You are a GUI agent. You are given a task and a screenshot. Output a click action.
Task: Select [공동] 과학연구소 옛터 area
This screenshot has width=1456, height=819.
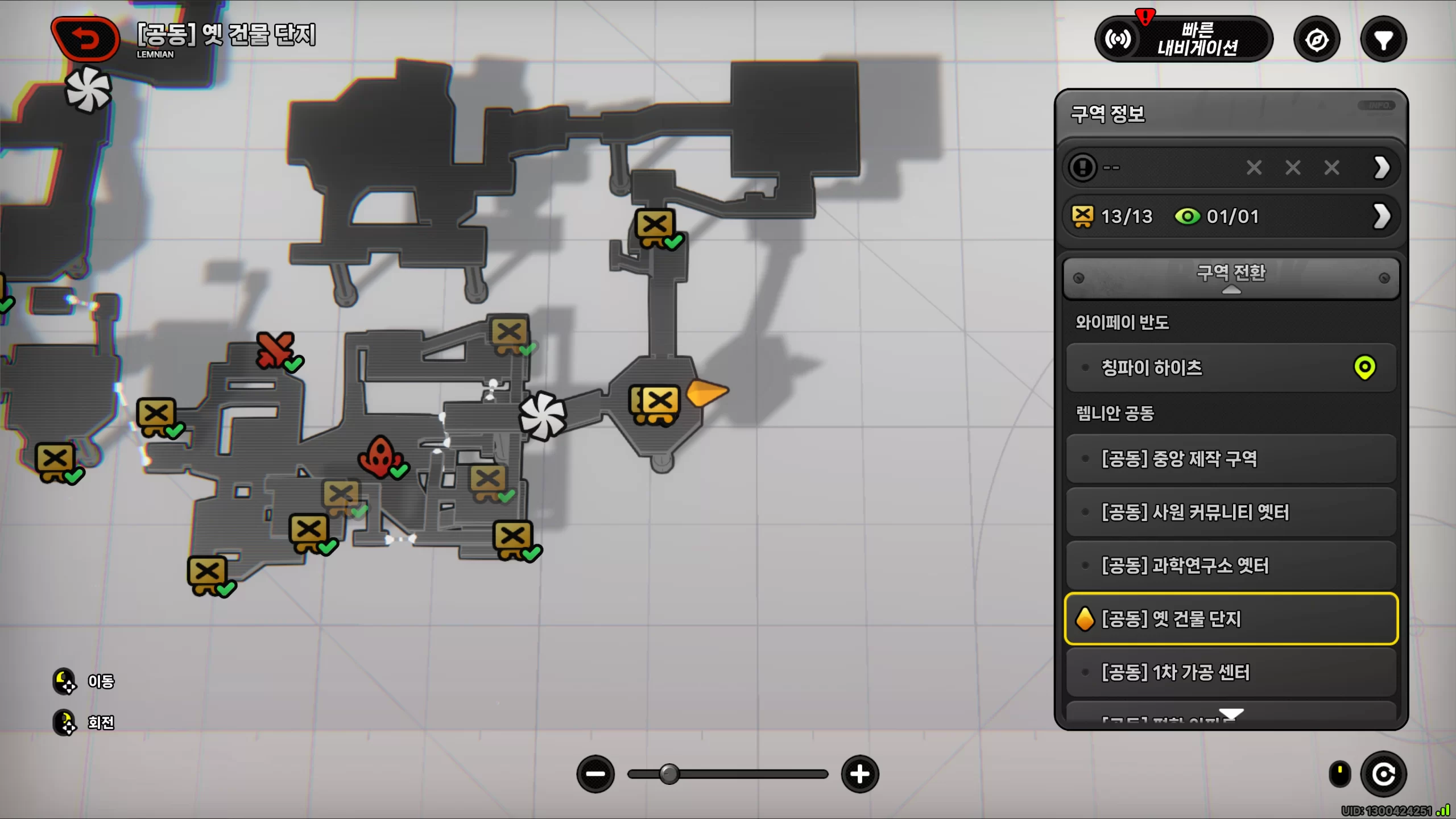1231,565
